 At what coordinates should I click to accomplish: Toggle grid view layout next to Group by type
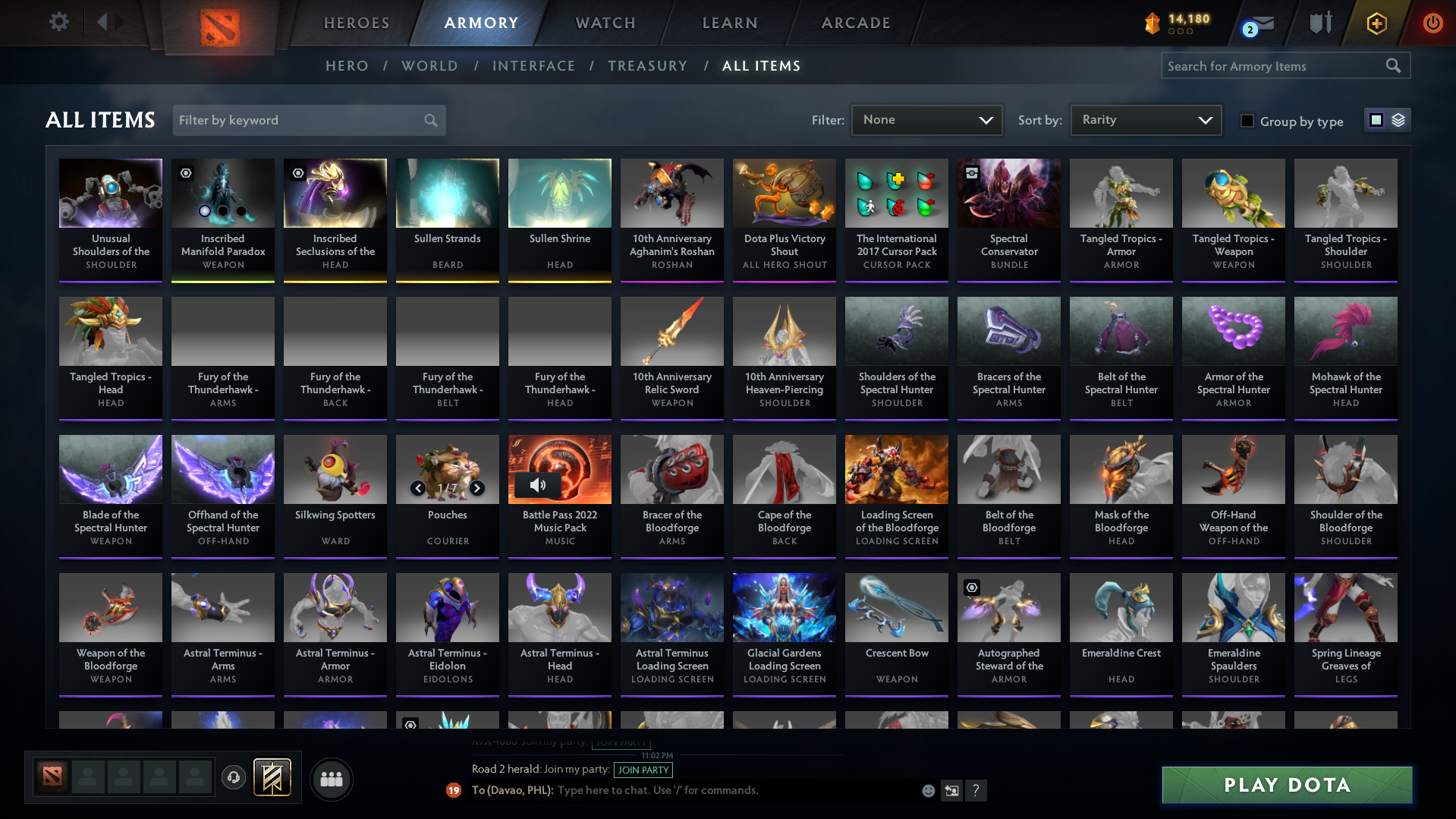[1377, 120]
